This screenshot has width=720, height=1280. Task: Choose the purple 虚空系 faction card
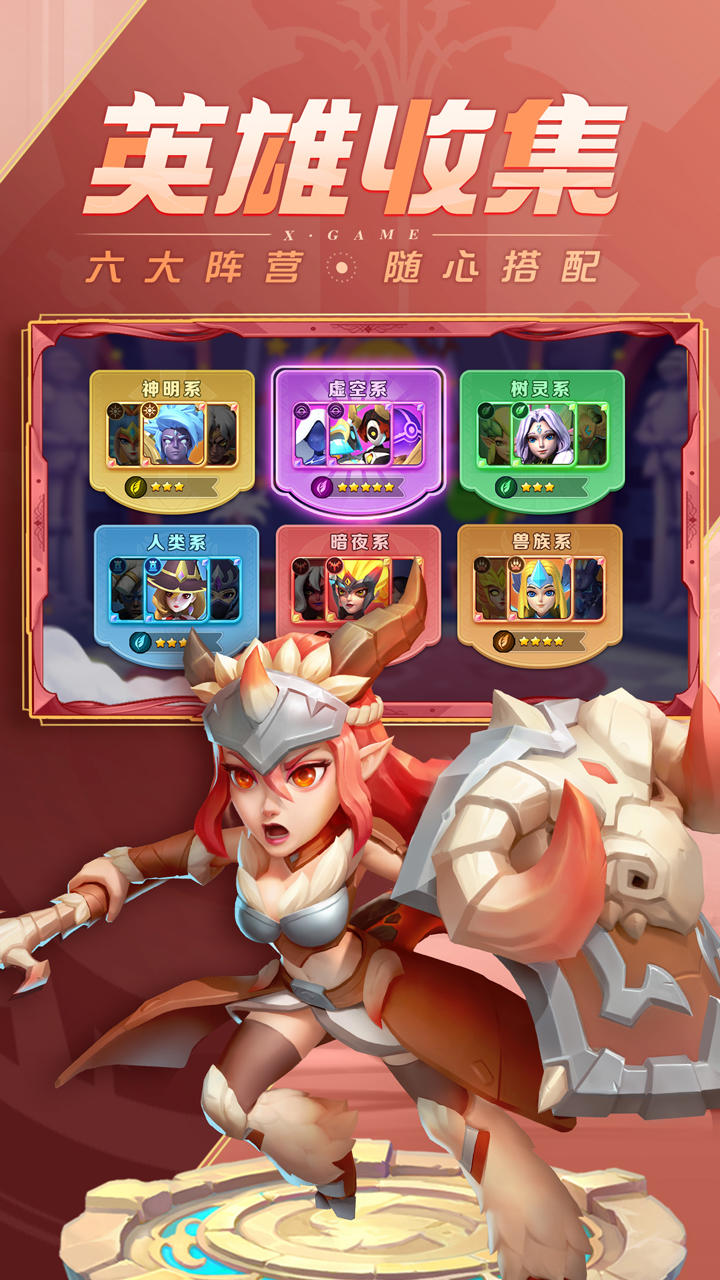358,437
